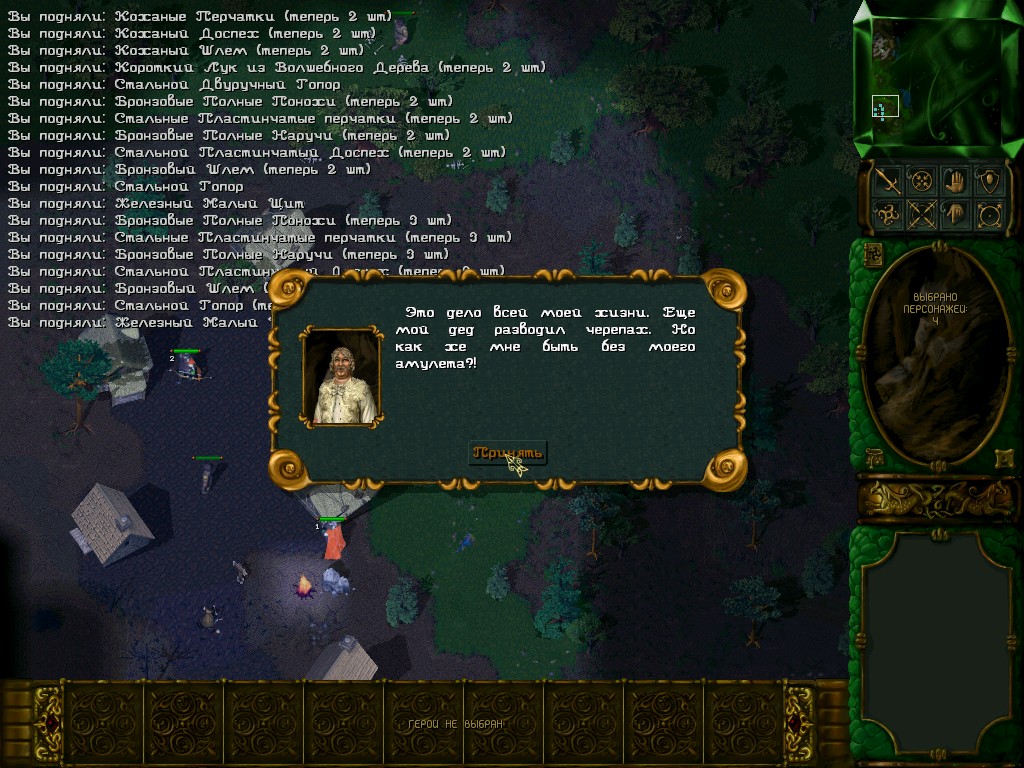Open the book icon above the character portrait
Image resolution: width=1024 pixels, height=768 pixels.
[x=871, y=253]
